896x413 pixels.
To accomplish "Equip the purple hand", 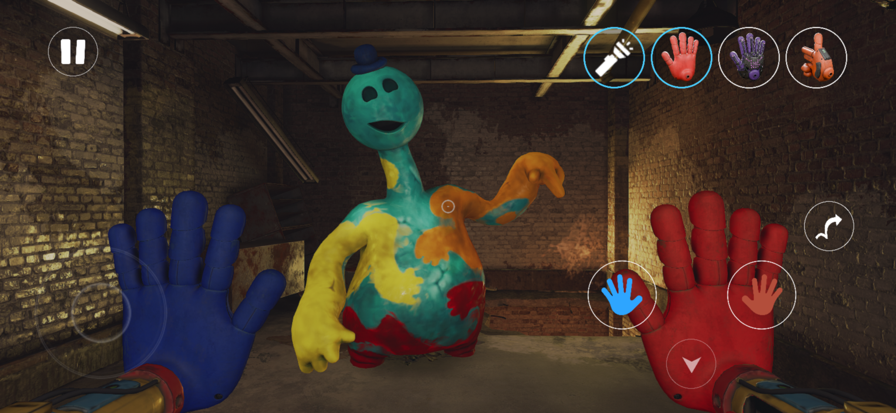I will (x=749, y=57).
